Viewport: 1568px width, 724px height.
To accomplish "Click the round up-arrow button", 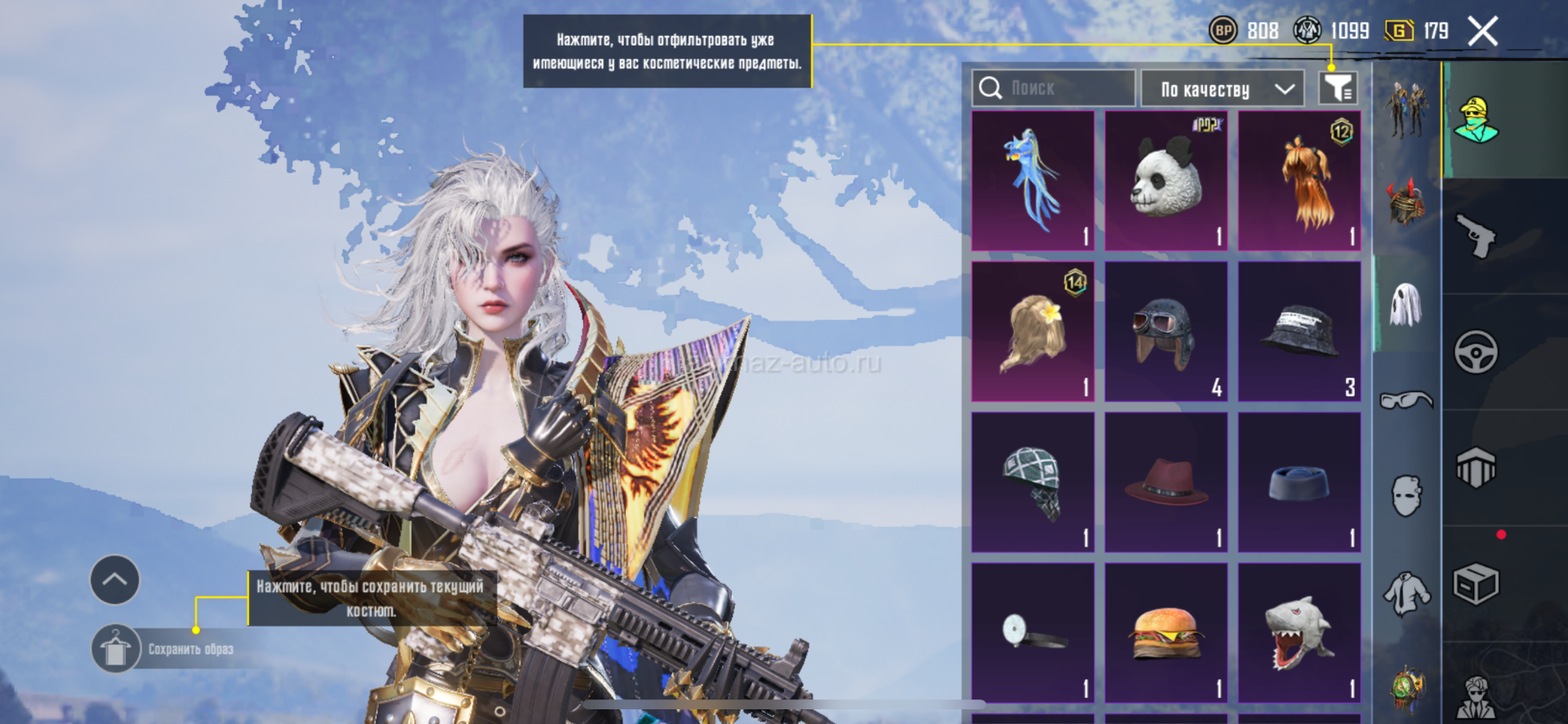I will coord(115,580).
